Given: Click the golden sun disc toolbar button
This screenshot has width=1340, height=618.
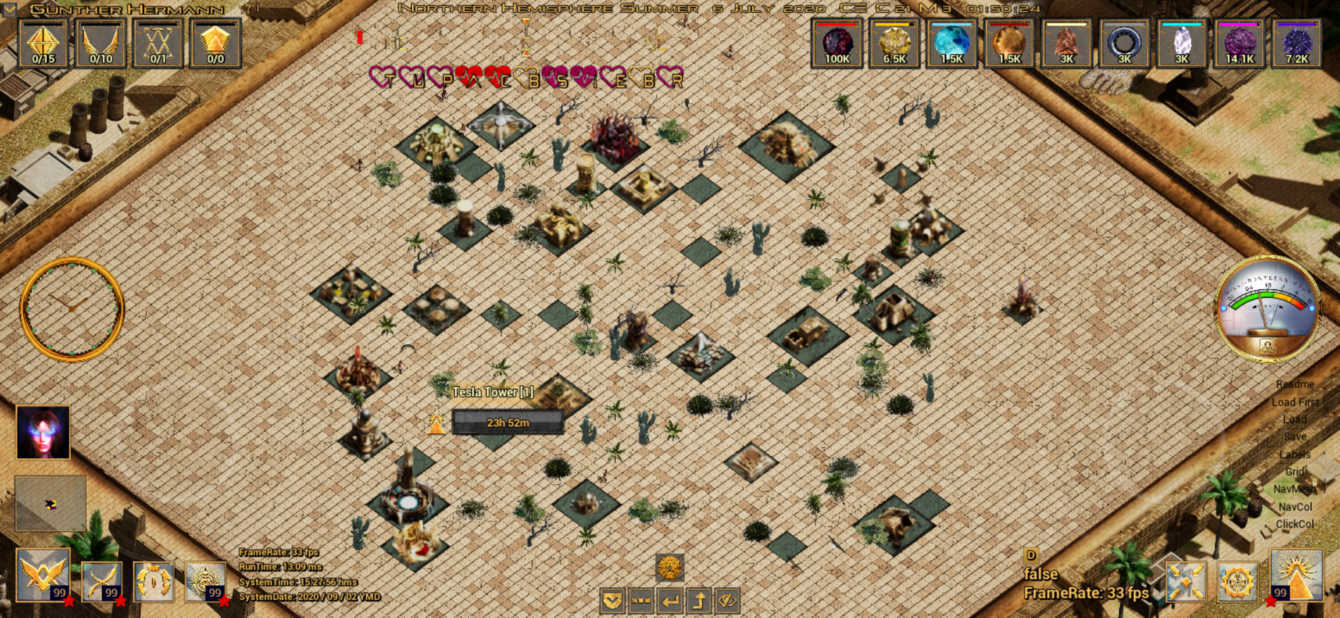Looking at the screenshot, I should pyautogui.click(x=670, y=568).
